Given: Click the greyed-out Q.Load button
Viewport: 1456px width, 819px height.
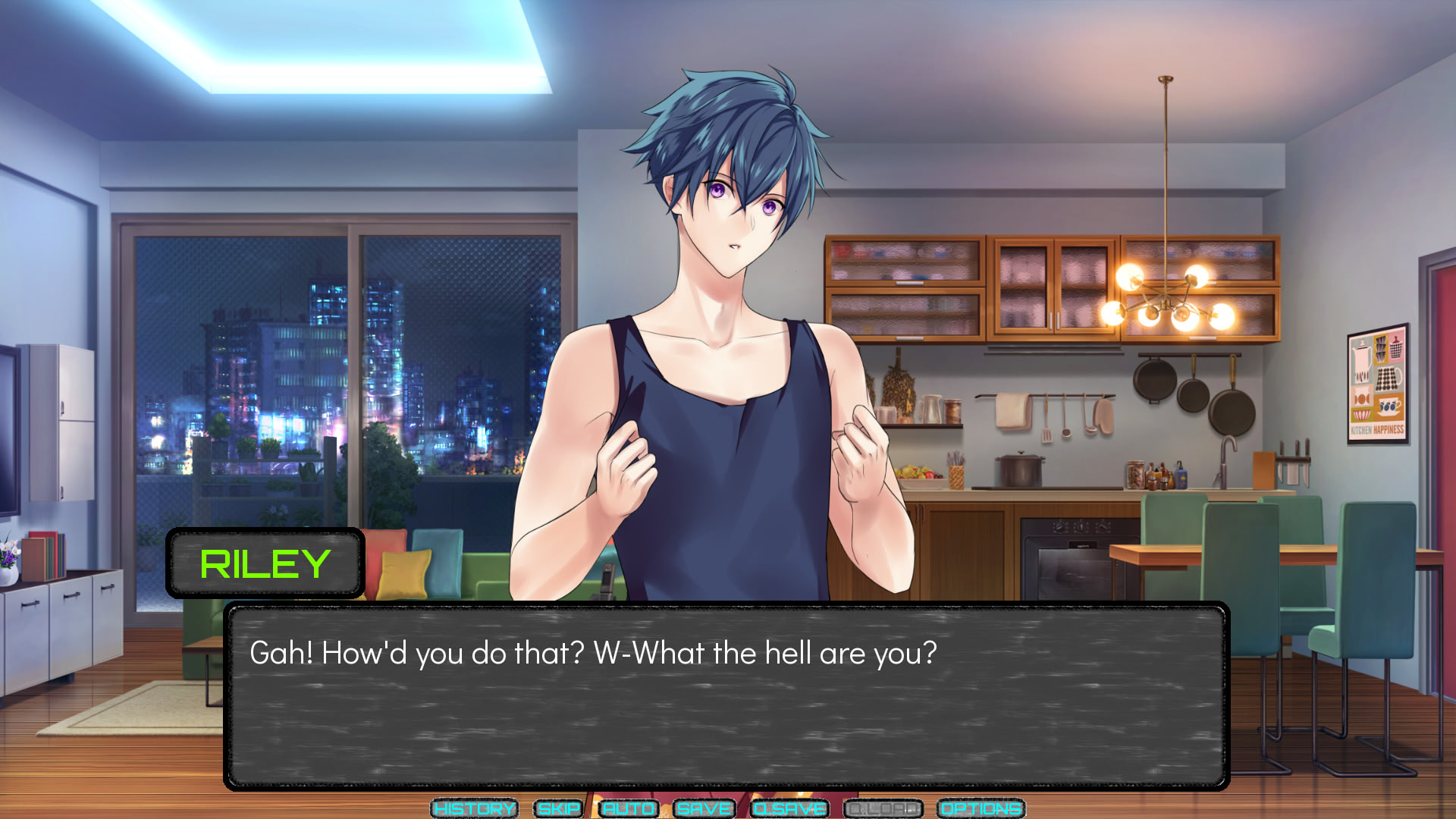Looking at the screenshot, I should [x=883, y=808].
